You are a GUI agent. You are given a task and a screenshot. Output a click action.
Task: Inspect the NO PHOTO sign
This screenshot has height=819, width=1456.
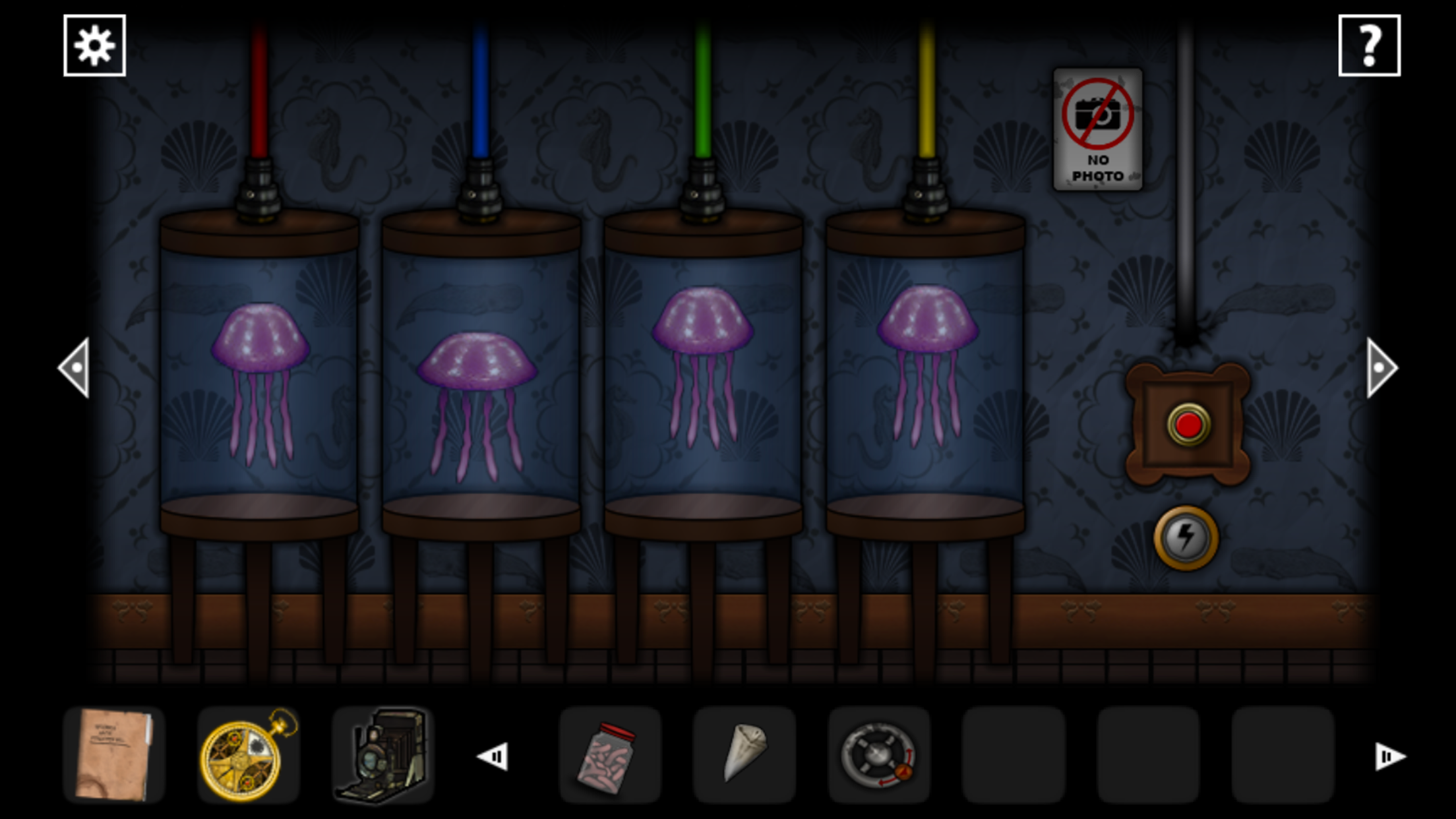click(x=1097, y=129)
